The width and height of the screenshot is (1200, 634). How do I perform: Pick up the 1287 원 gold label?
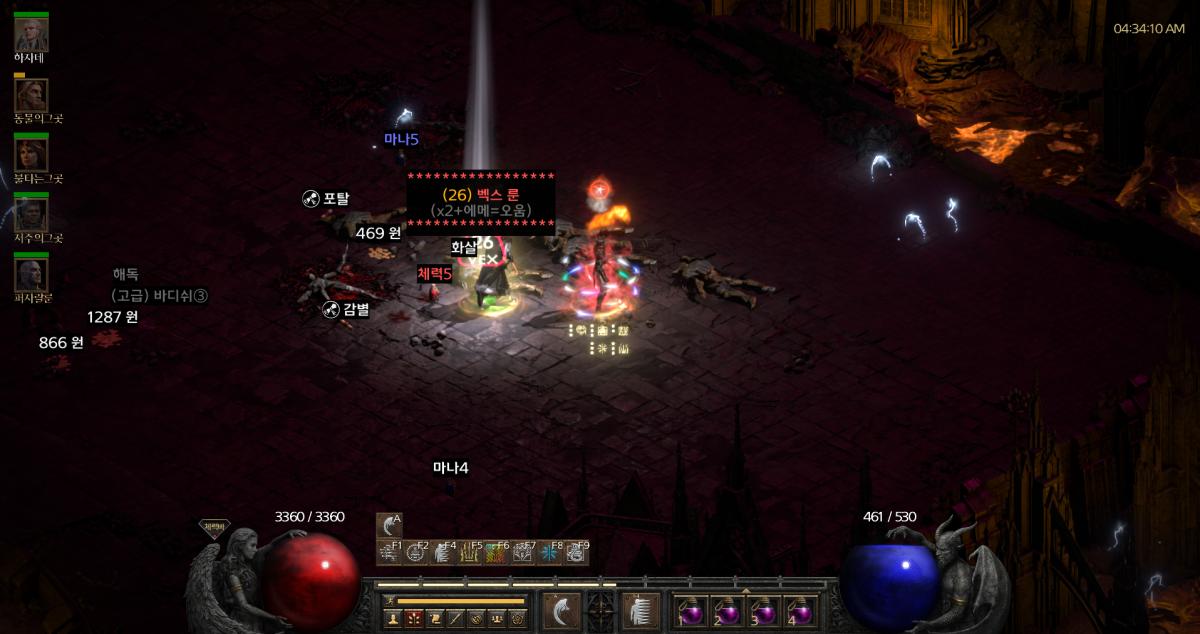pyautogui.click(x=112, y=317)
